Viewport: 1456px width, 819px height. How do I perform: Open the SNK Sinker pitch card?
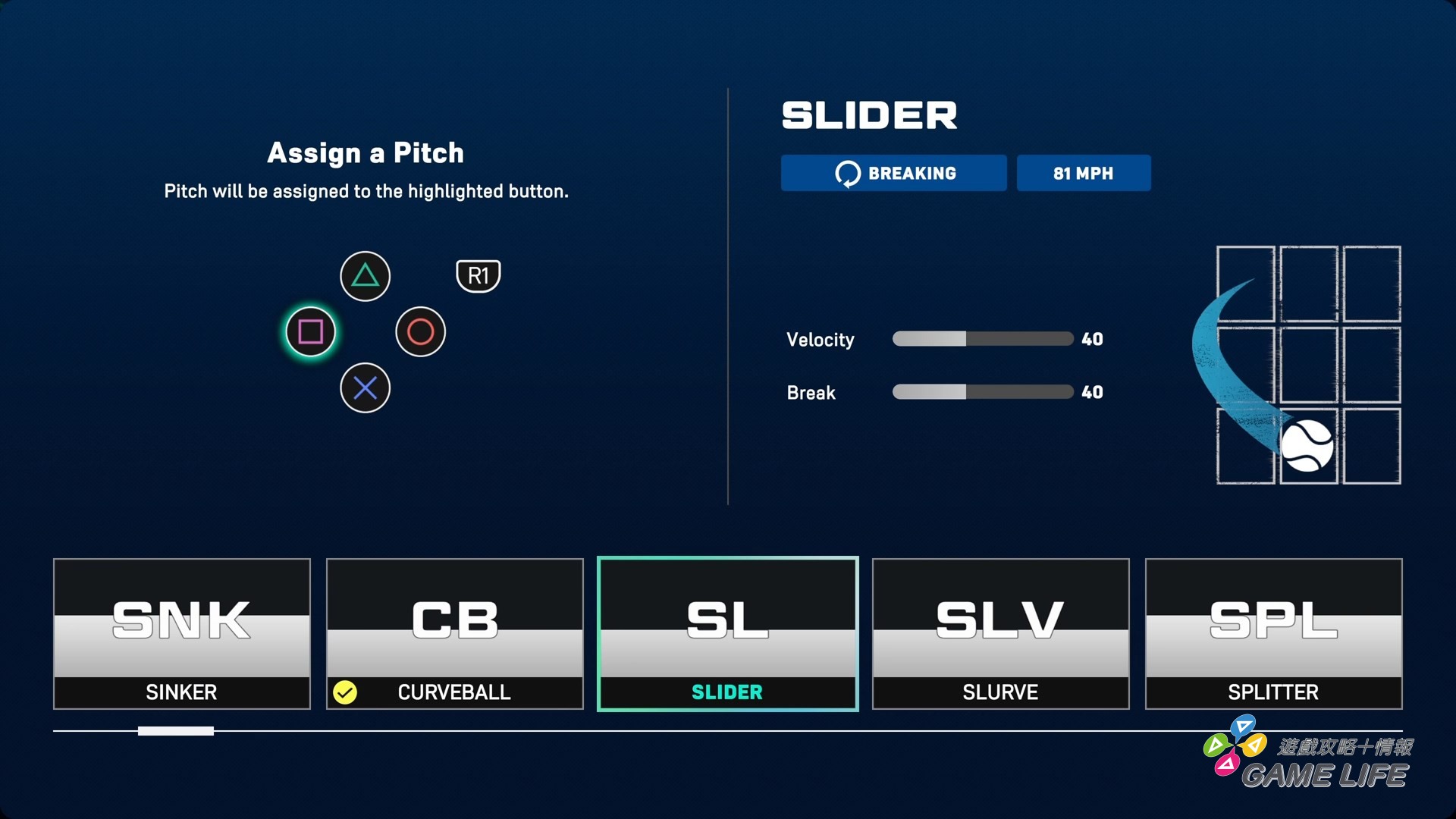[x=181, y=633]
